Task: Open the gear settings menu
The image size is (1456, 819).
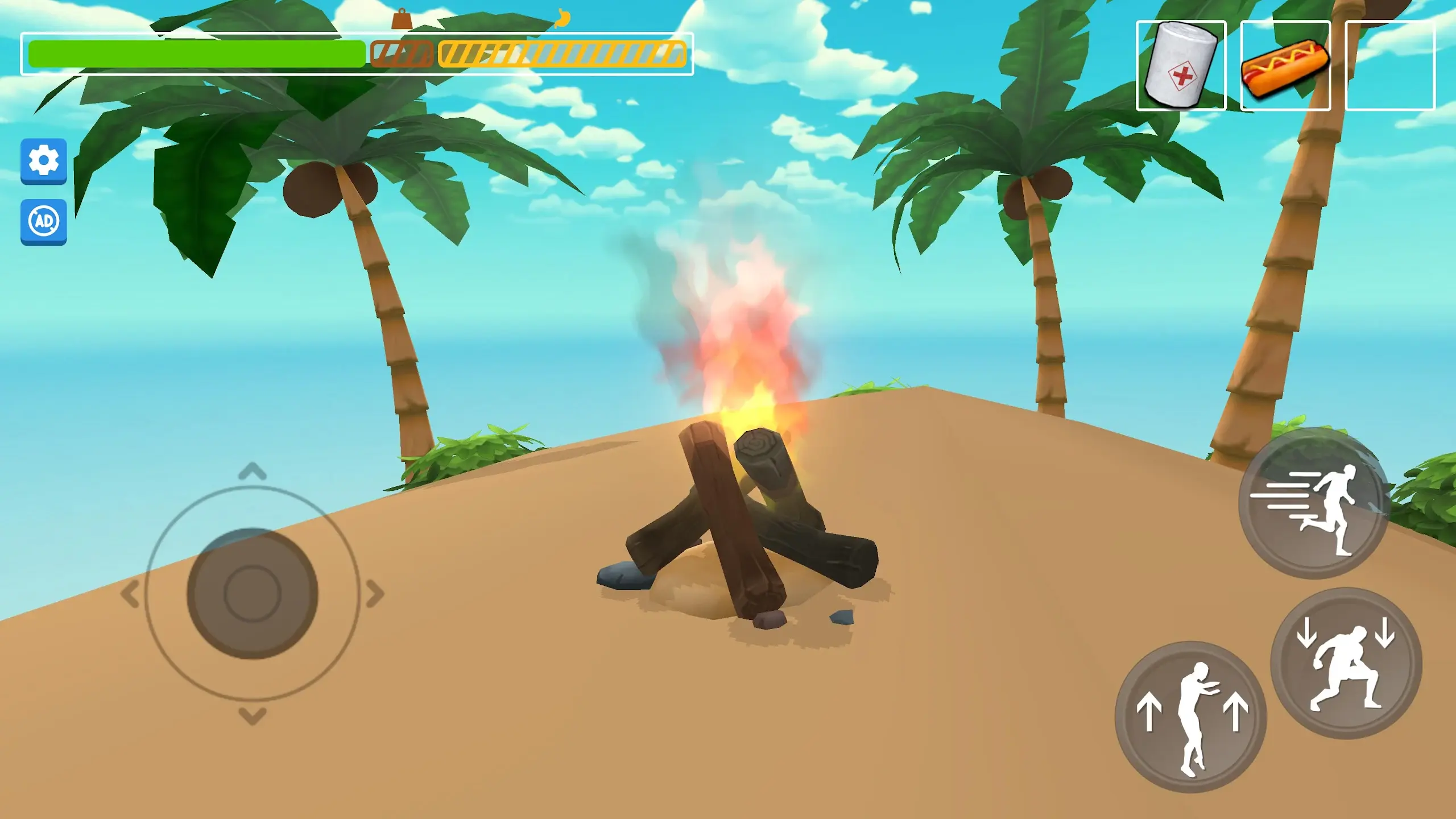Action: (x=44, y=161)
